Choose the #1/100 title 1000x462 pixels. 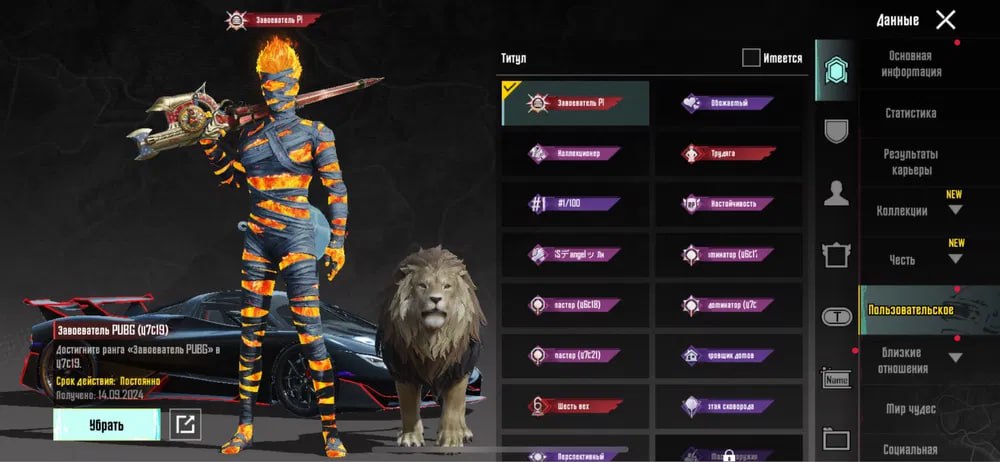pyautogui.click(x=576, y=204)
